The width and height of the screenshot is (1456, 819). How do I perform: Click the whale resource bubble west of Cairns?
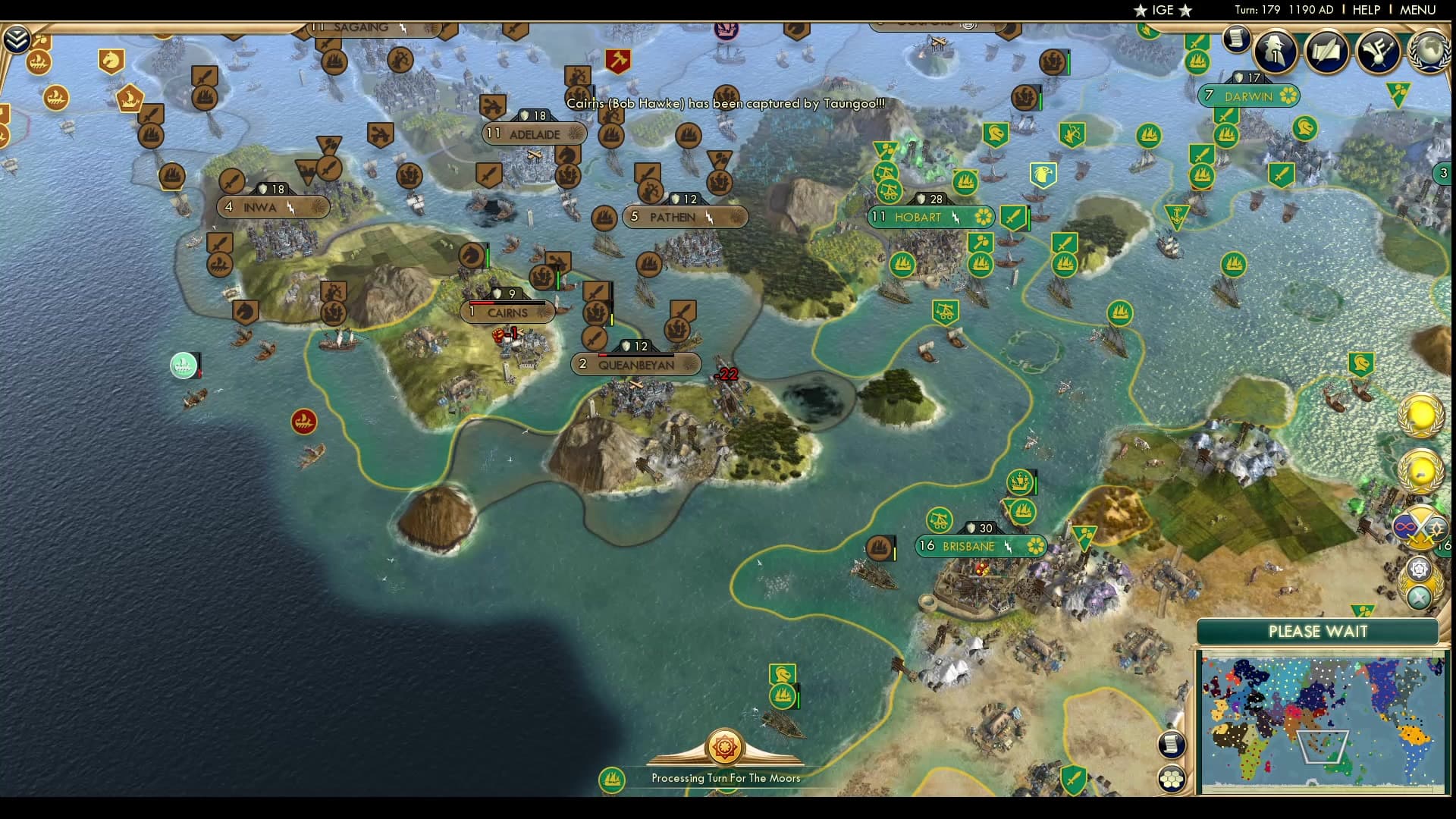[184, 365]
